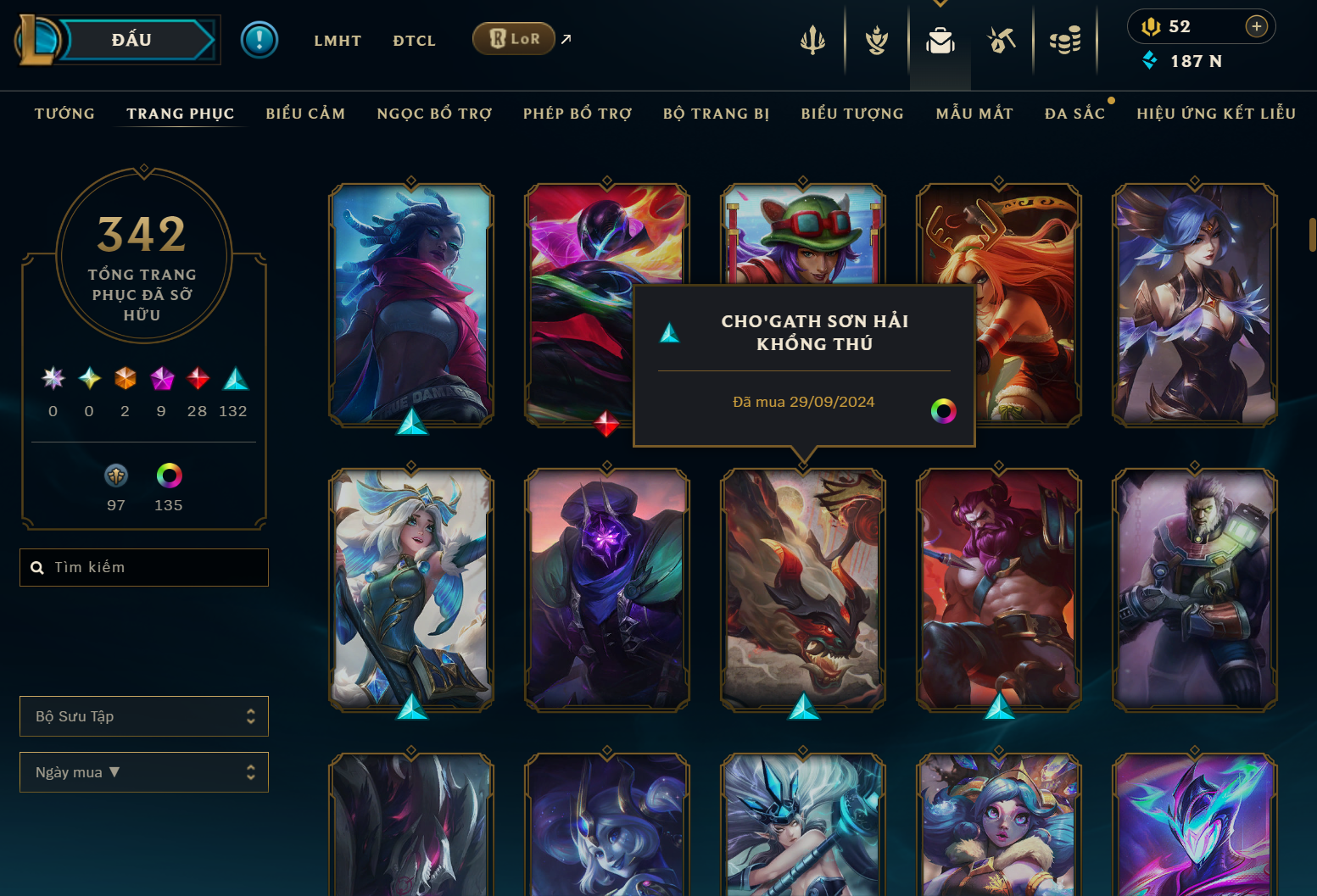Open the Ngày mua sorting dropdown
Viewport: 1317px width, 896px height.
coord(143,772)
